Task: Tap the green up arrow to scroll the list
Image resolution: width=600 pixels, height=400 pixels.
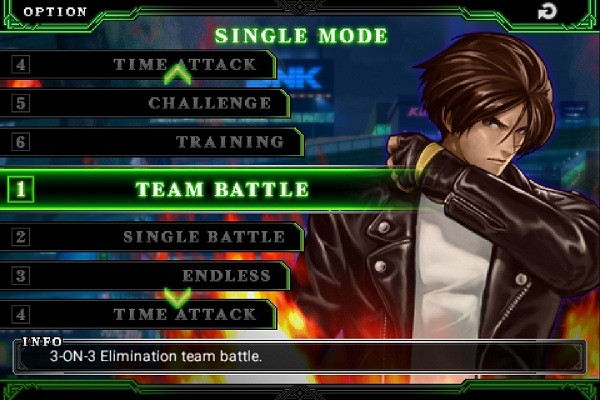Action: tap(177, 72)
